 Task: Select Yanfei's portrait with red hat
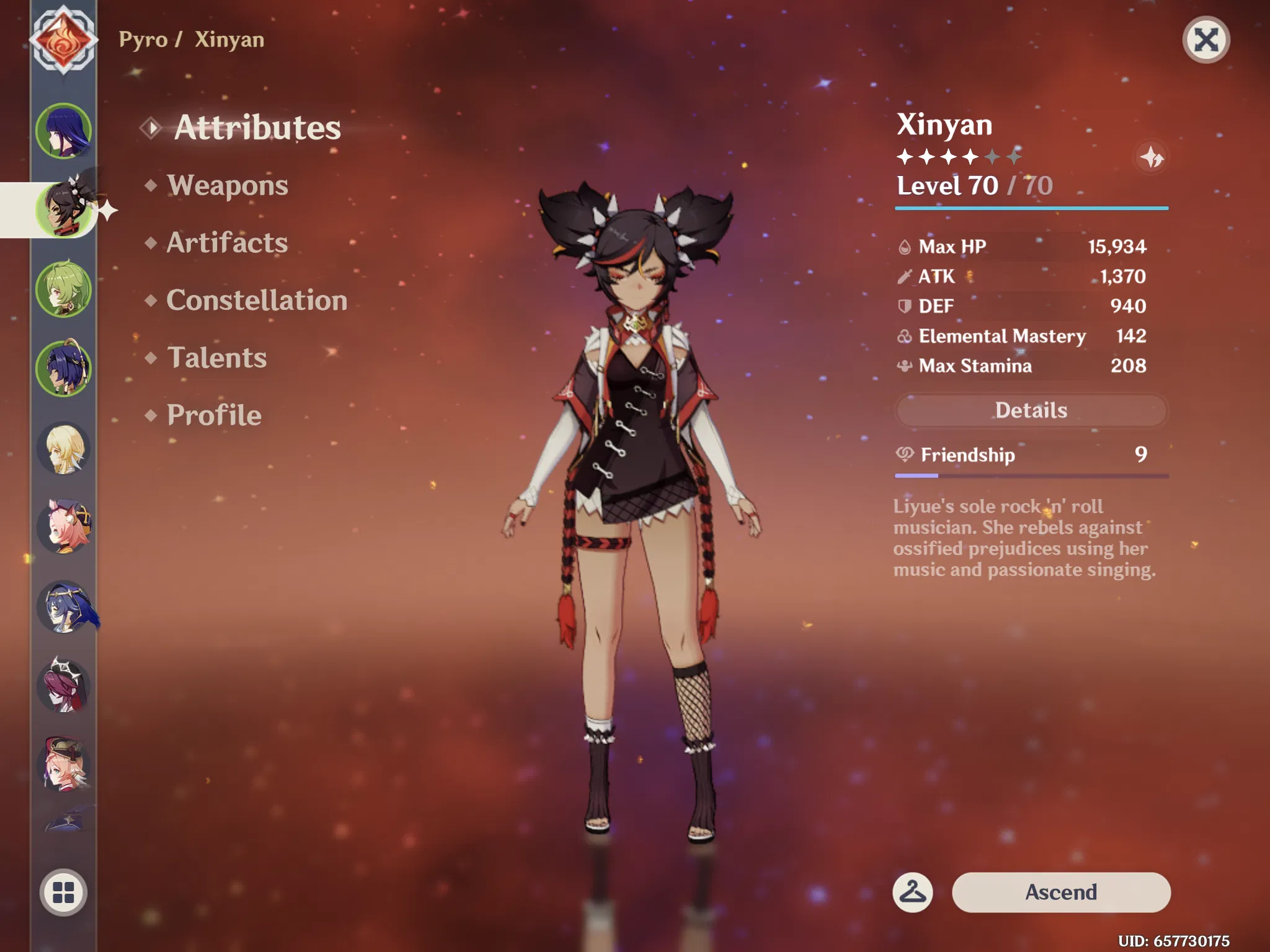click(x=63, y=764)
